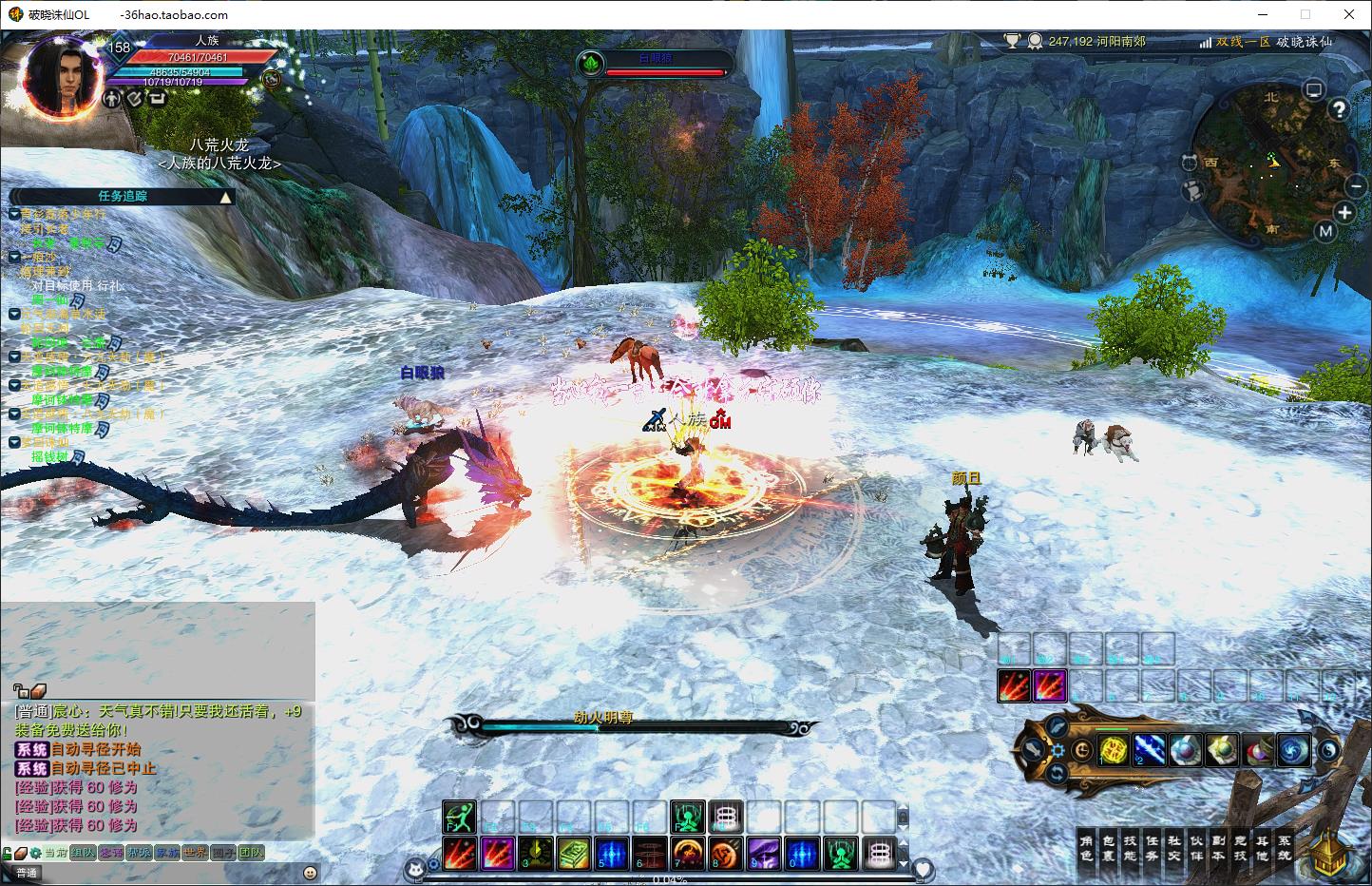
Task: Close the game window
Action: coord(1349,14)
